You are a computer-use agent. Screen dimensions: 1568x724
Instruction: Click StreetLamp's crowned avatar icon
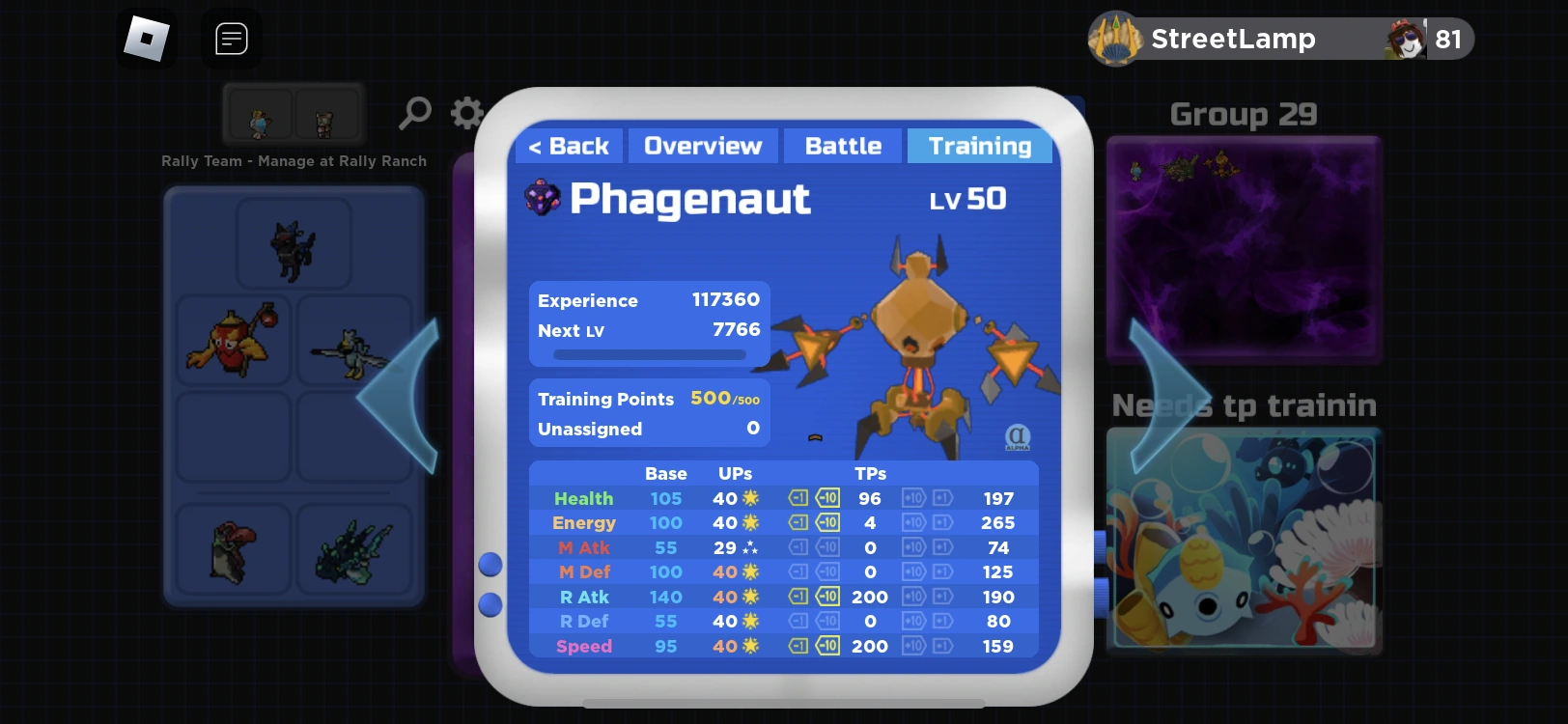tap(1115, 39)
